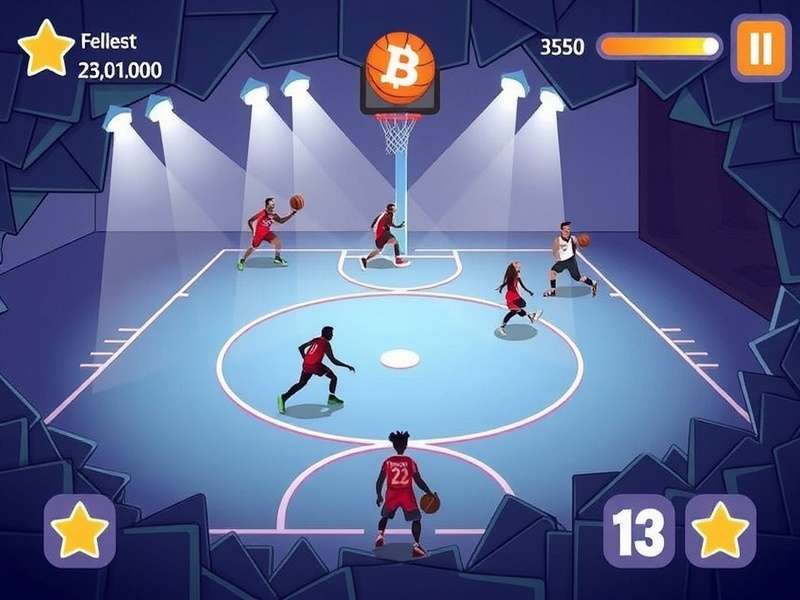Activate the star button beside the 13 tile
The width and height of the screenshot is (800, 600).
[x=720, y=531]
